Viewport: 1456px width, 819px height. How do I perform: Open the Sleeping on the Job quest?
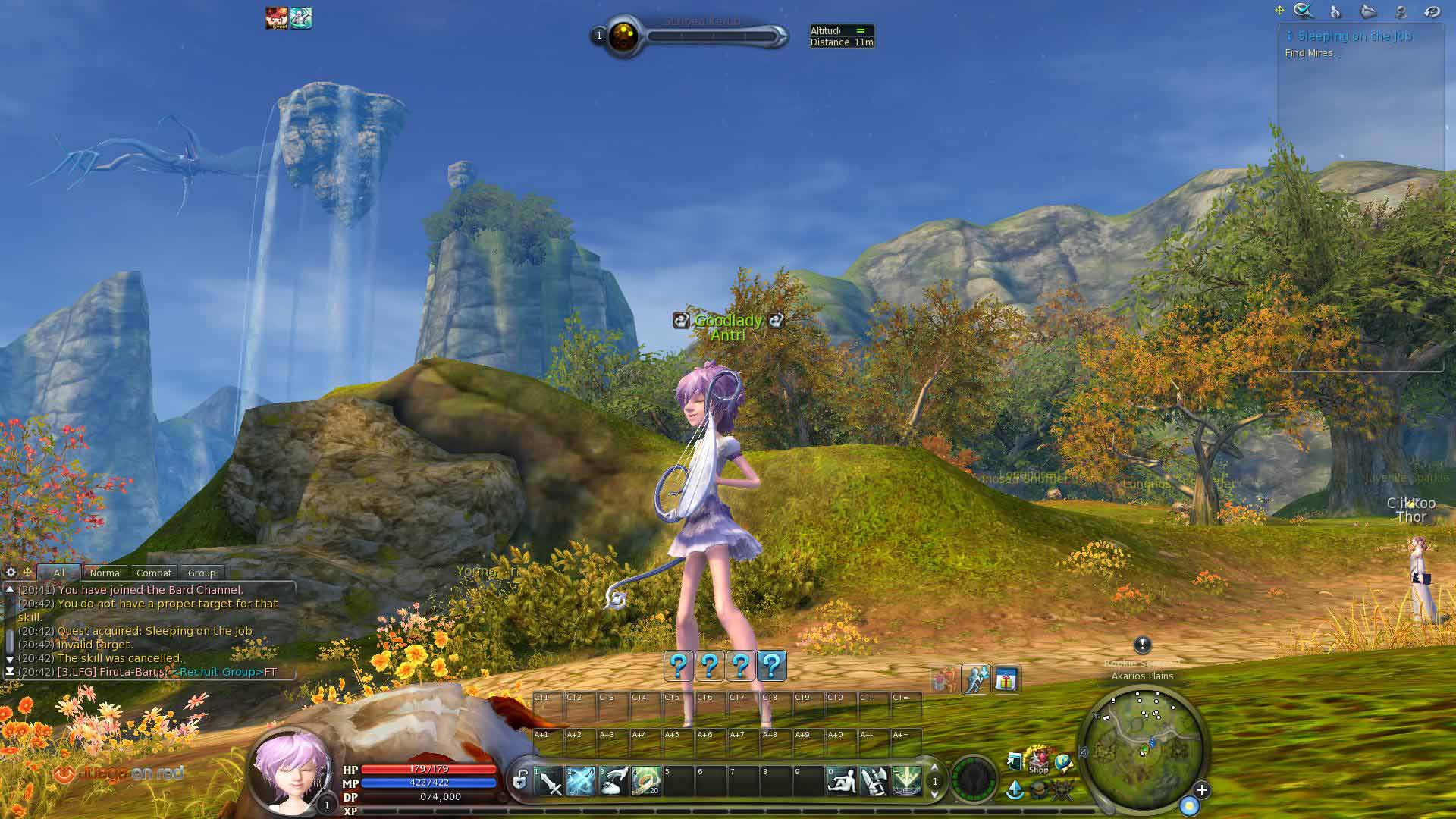1354,36
